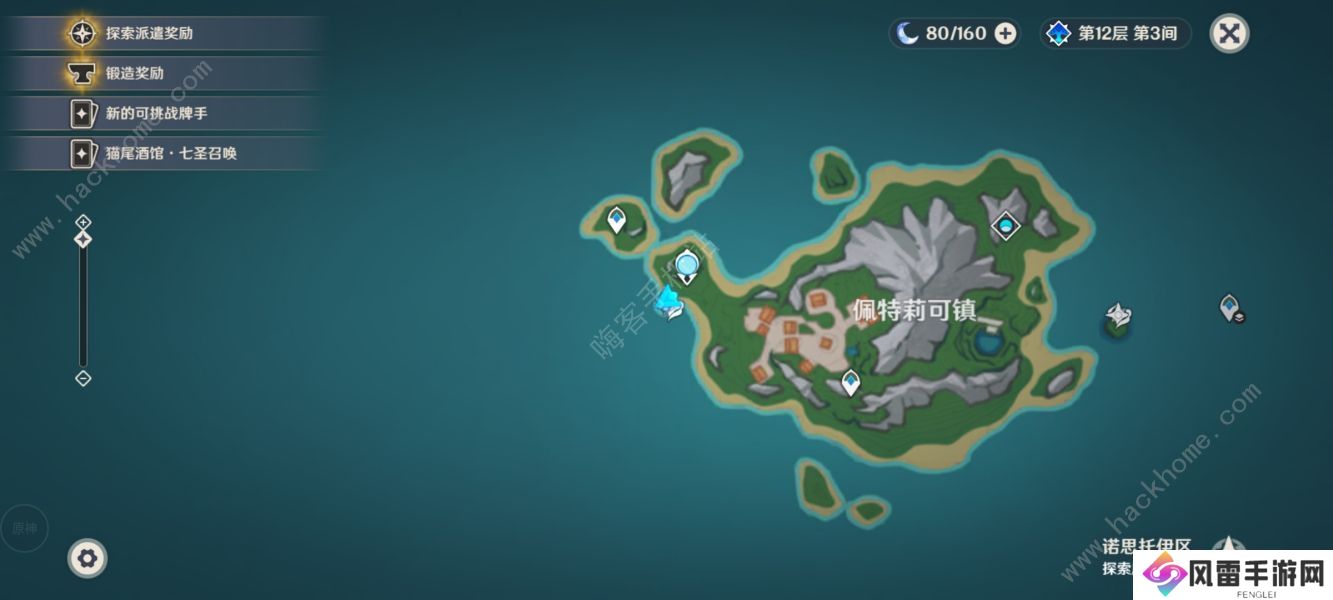Open the Spiral Abyss 第12层 第3间 indicator
Image resolution: width=1333 pixels, height=600 pixels.
(x=1116, y=33)
